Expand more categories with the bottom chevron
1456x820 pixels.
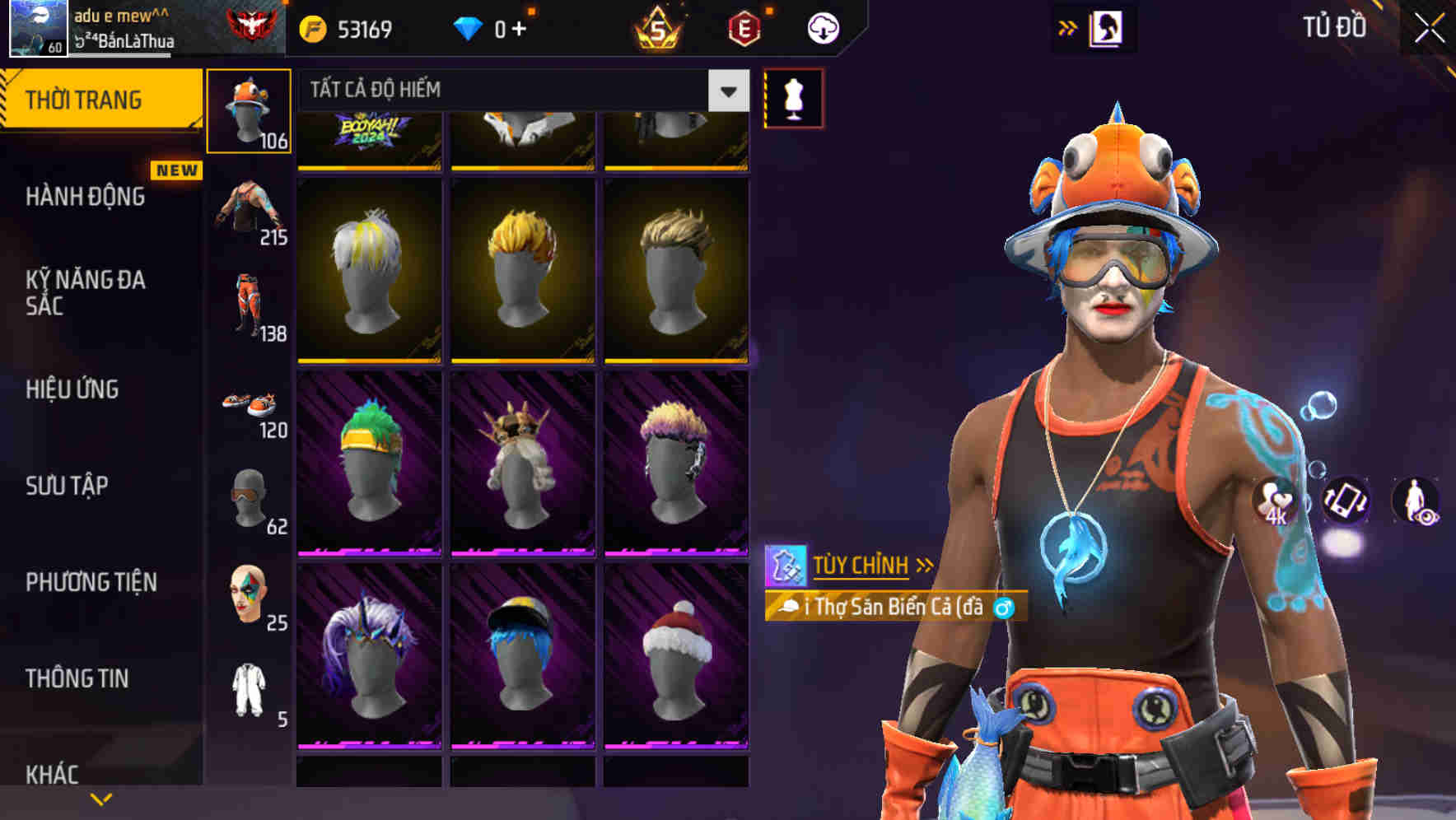tap(102, 797)
